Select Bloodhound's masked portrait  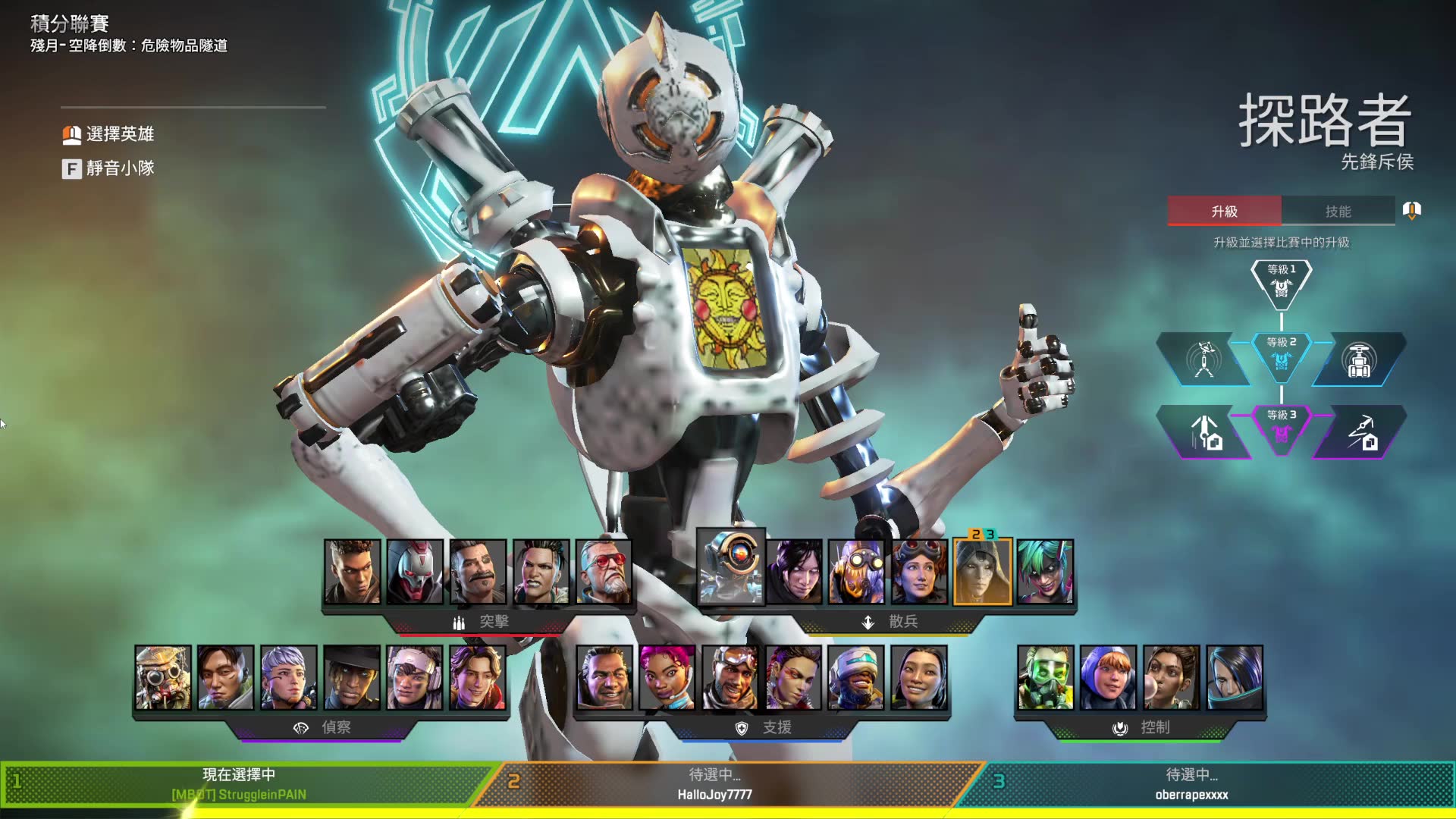[x=163, y=678]
